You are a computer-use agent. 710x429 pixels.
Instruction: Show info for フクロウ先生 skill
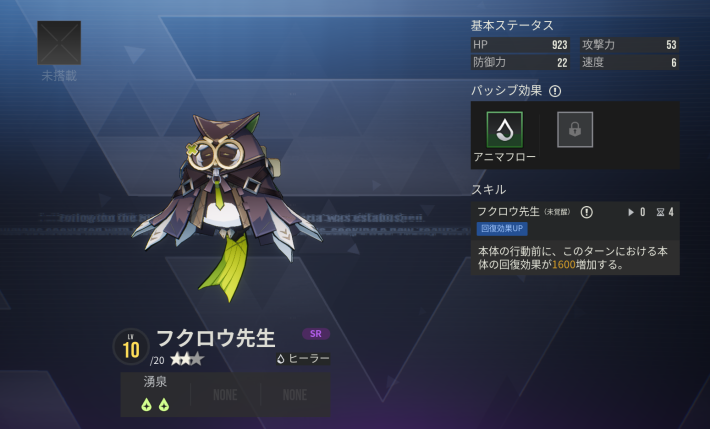587,212
